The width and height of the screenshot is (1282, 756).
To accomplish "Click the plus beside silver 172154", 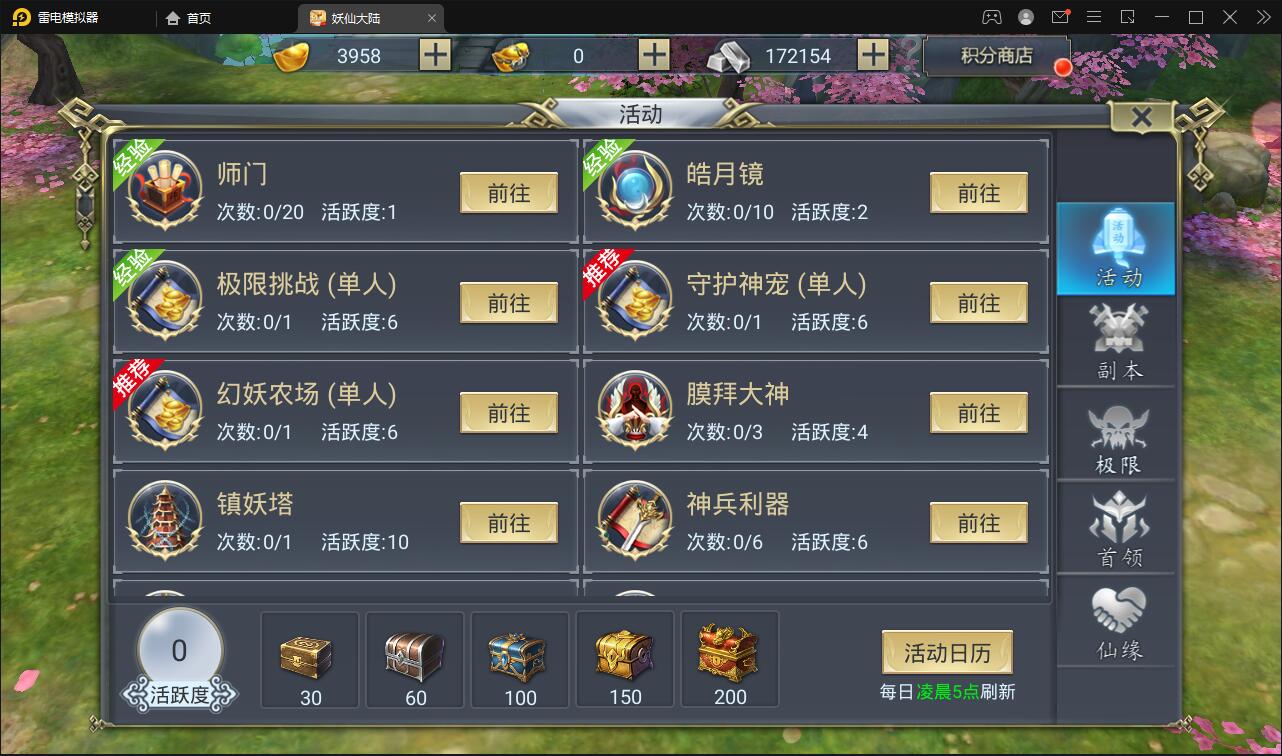I will [873, 55].
